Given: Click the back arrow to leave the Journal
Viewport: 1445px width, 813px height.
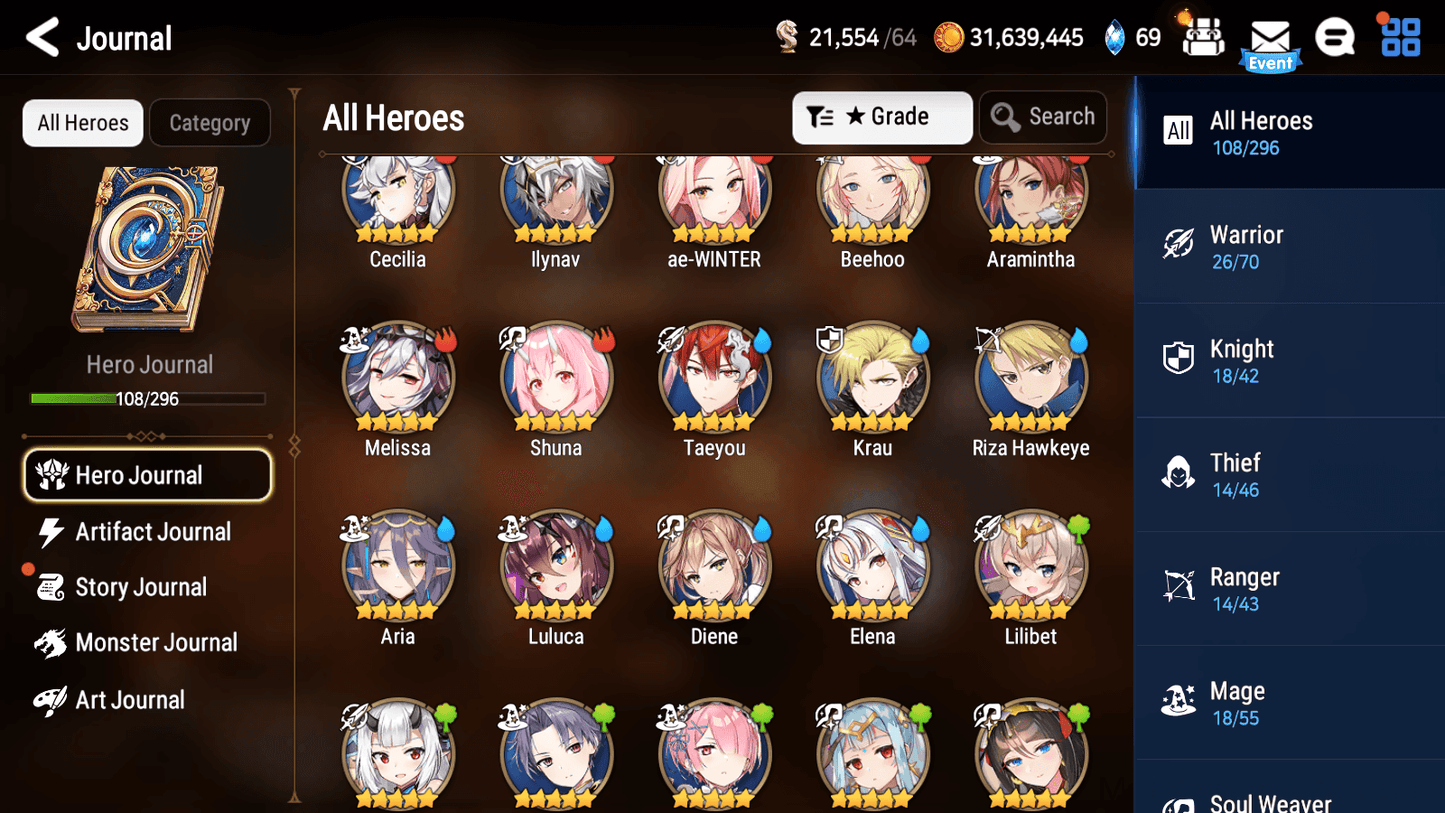Looking at the screenshot, I should (43, 36).
